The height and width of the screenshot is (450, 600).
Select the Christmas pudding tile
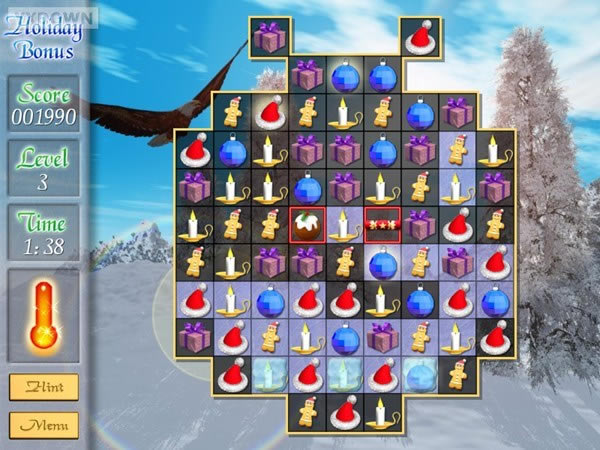pyautogui.click(x=307, y=225)
